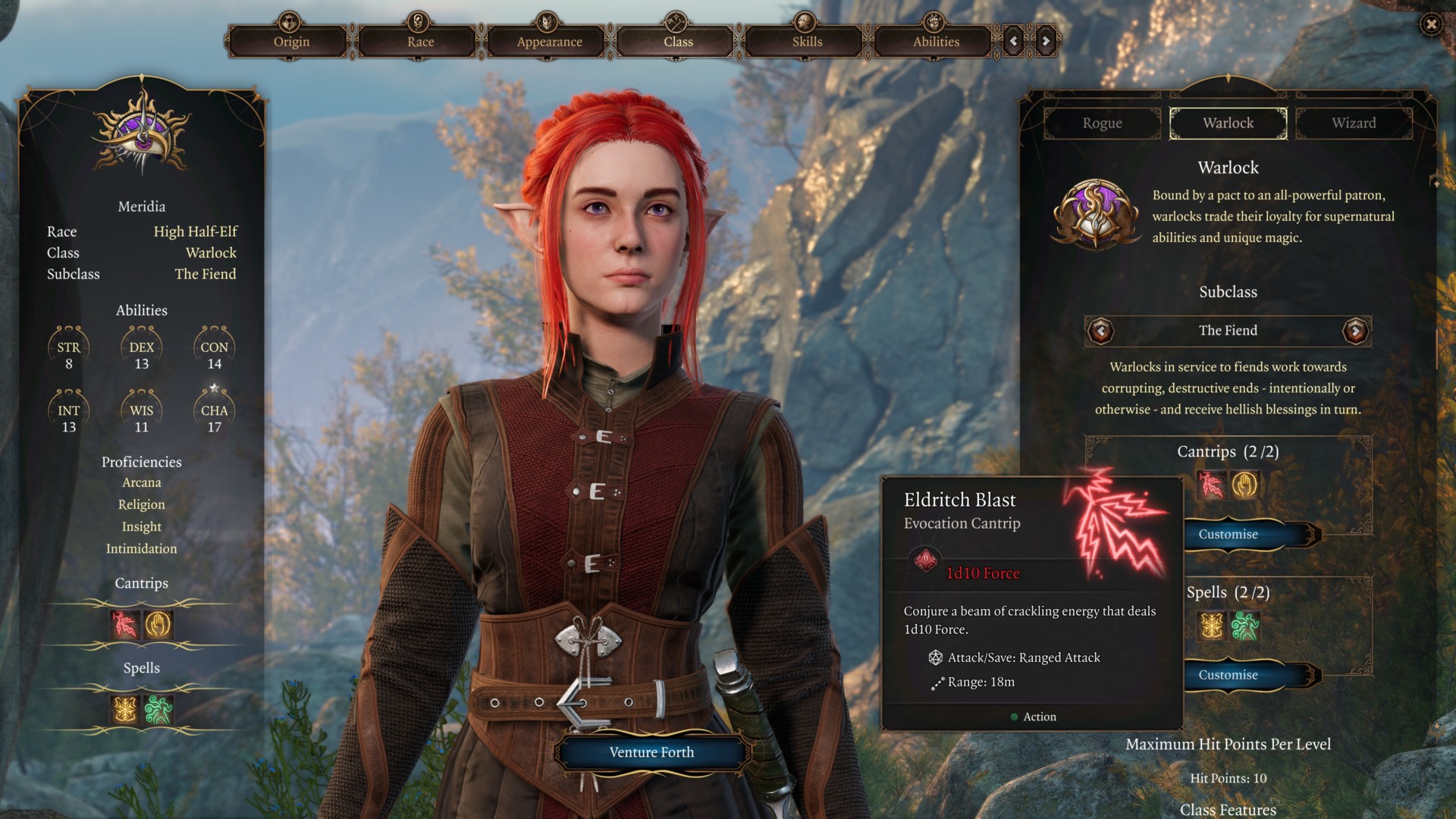Choose the Rogue class
The height and width of the screenshot is (819, 1456).
point(1102,124)
